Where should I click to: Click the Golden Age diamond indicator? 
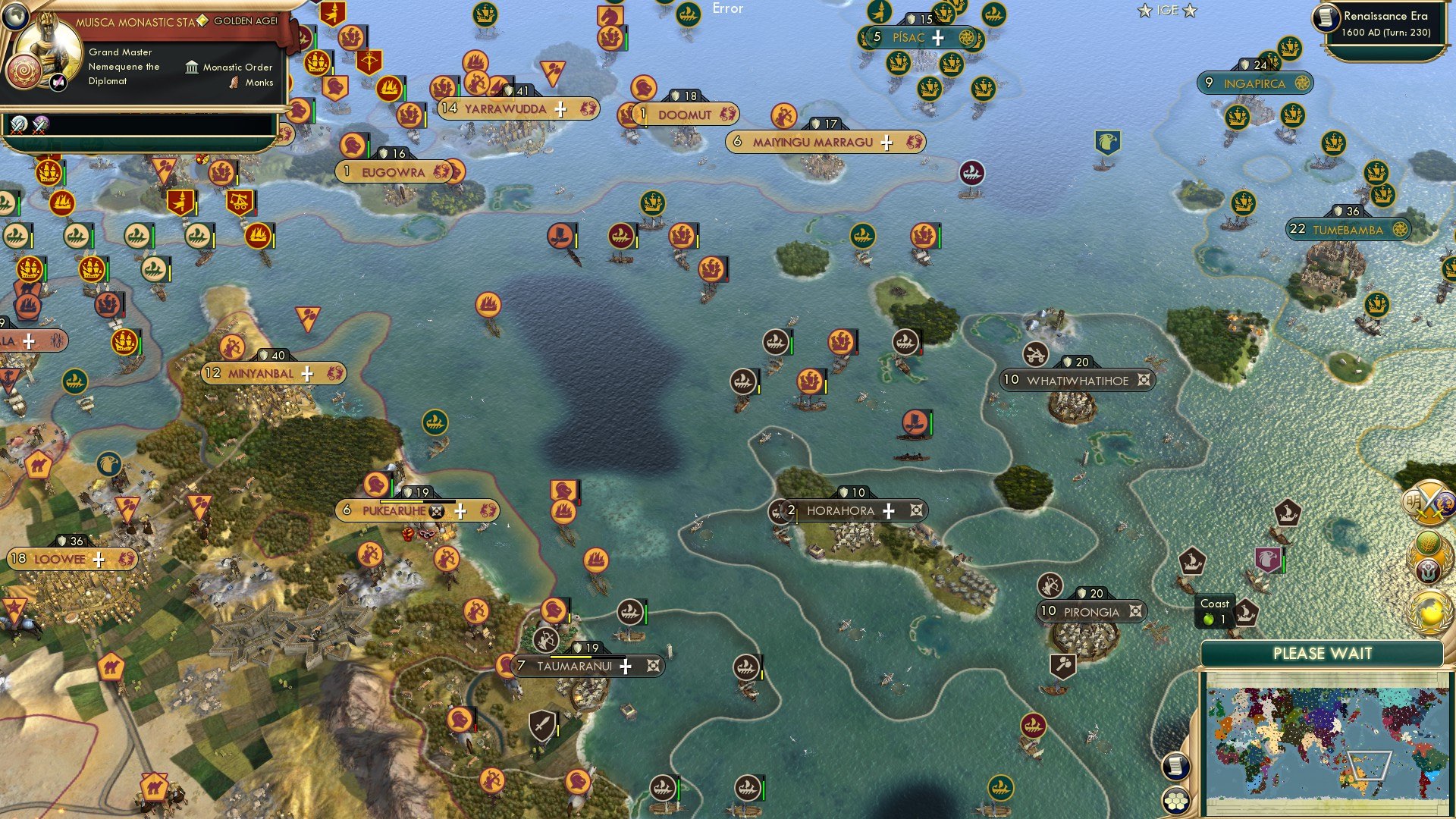[x=202, y=21]
